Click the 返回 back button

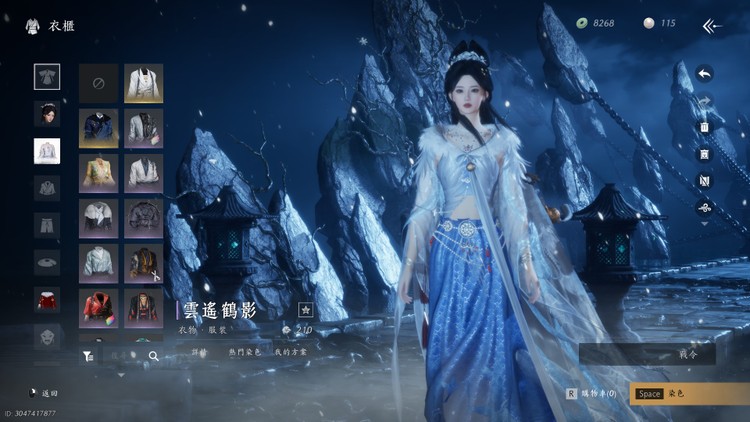click(x=44, y=394)
